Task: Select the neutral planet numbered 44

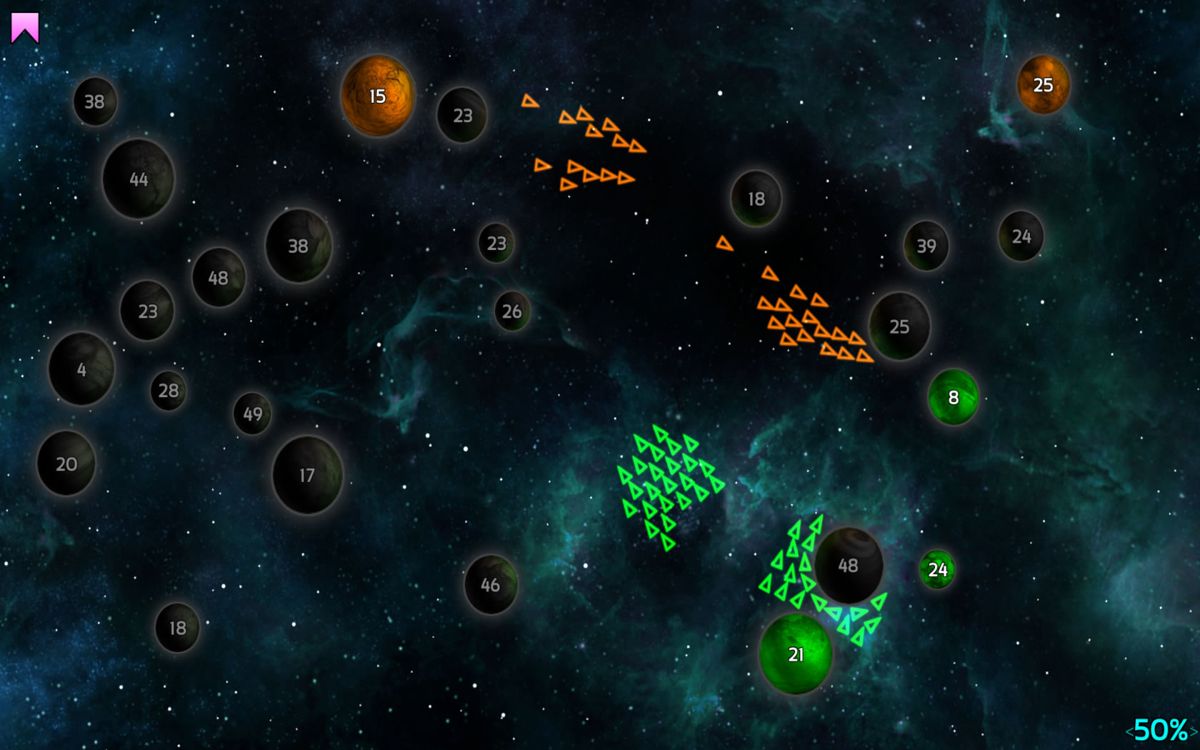Action: click(139, 179)
